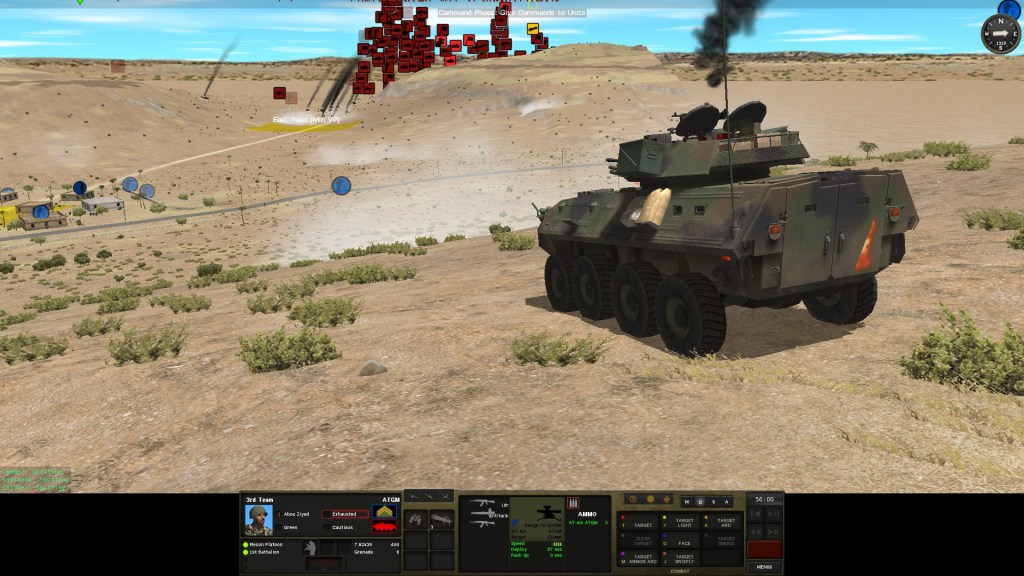Select the Target Arc command
Screen dimensions: 1024x576
pos(724,523)
